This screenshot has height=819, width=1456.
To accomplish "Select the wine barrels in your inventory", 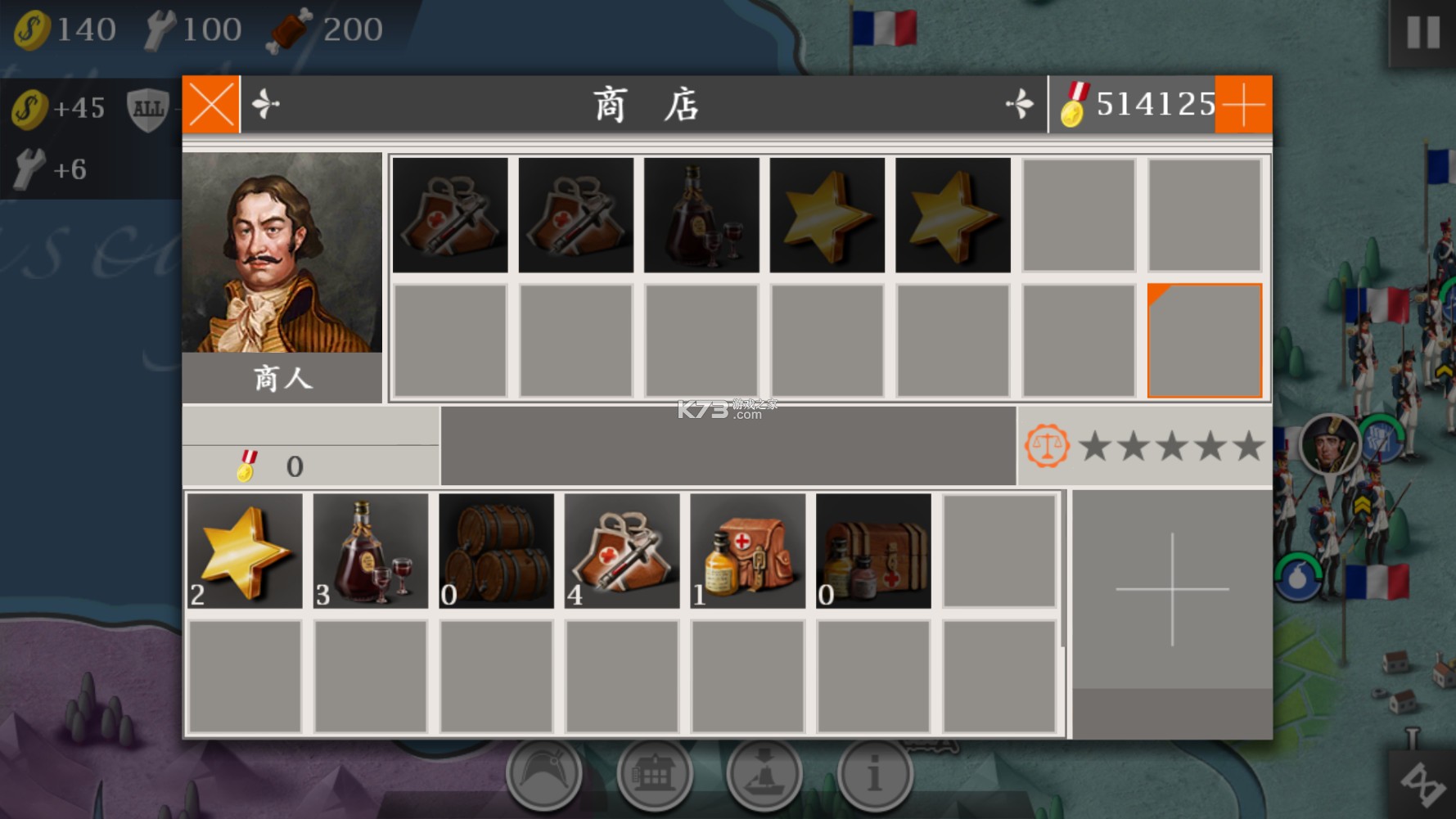I will [x=495, y=550].
